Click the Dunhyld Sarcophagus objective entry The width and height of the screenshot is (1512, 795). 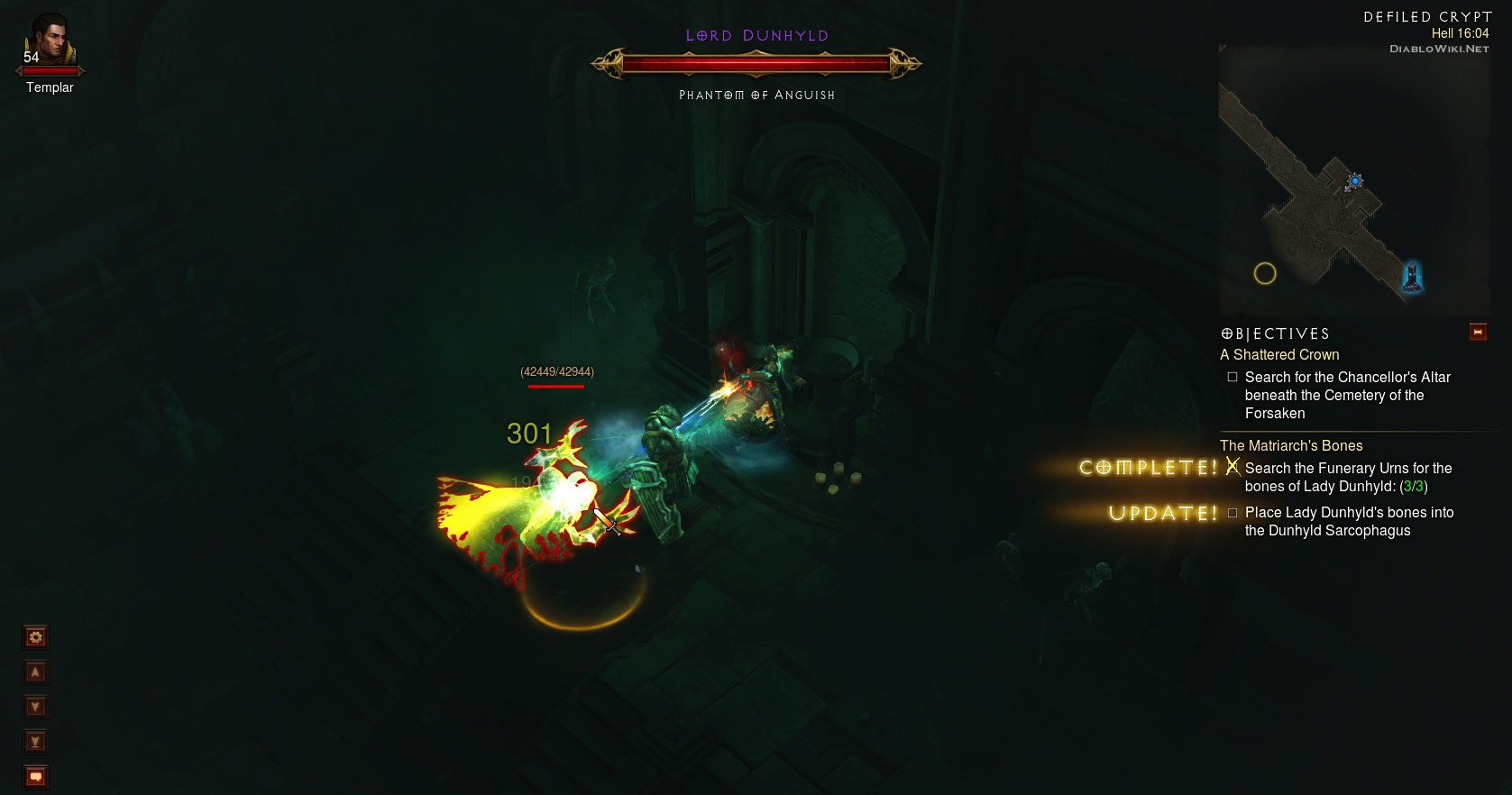click(1349, 521)
